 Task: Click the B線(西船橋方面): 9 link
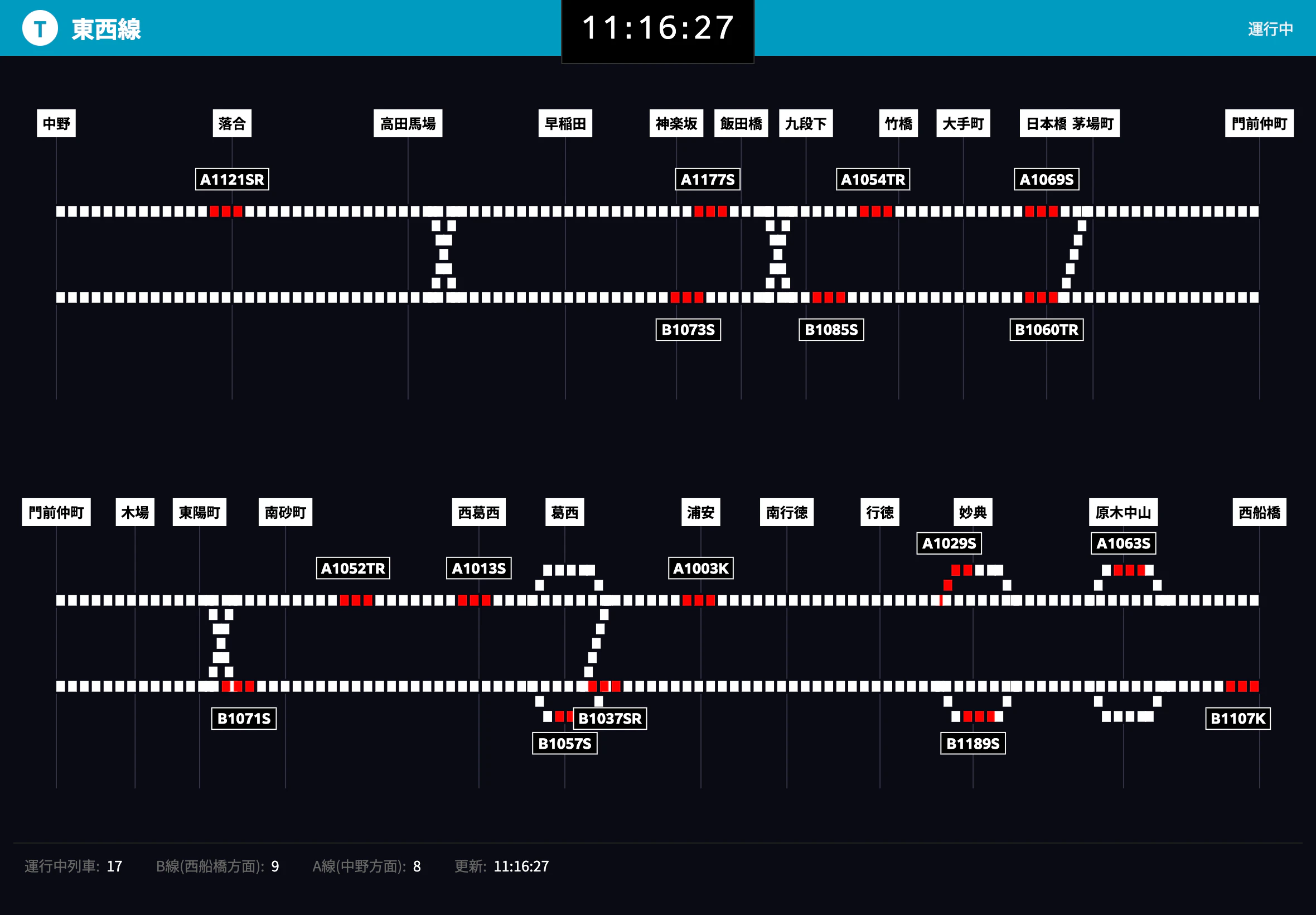(217, 866)
